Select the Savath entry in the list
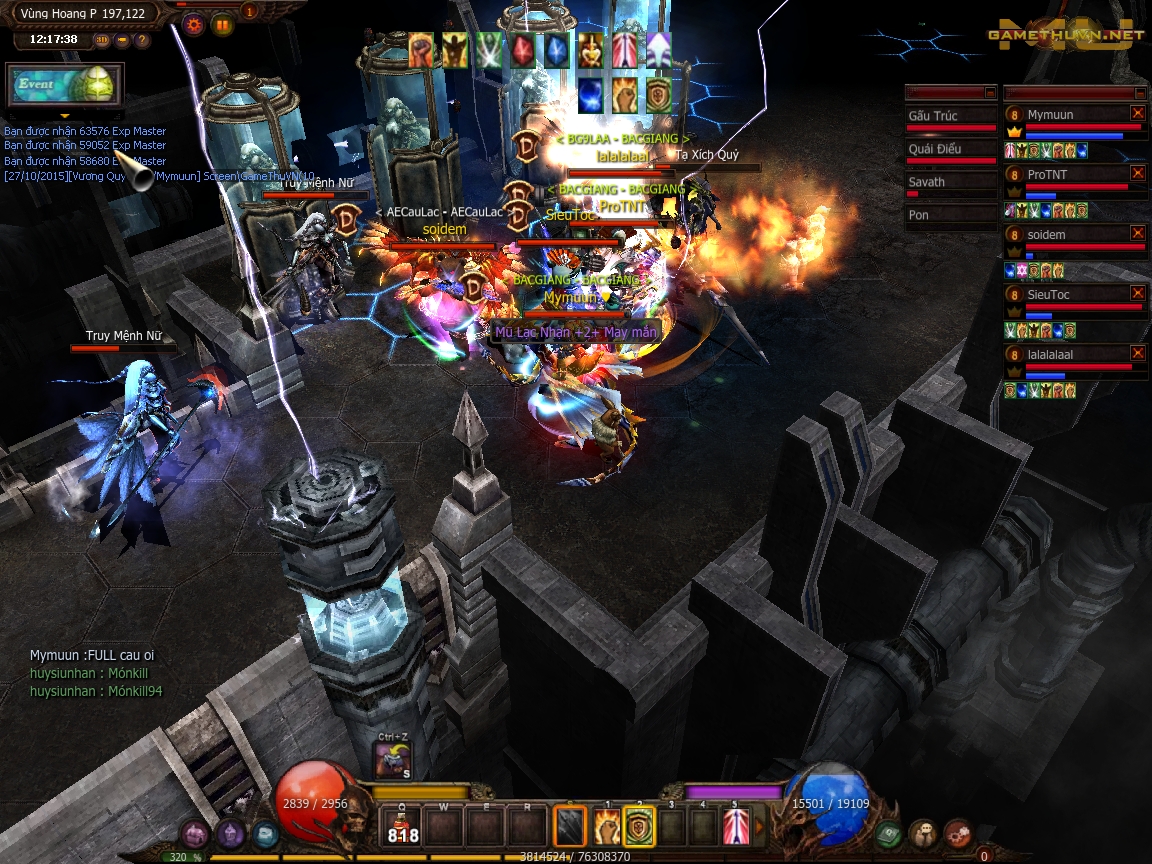 [950, 182]
